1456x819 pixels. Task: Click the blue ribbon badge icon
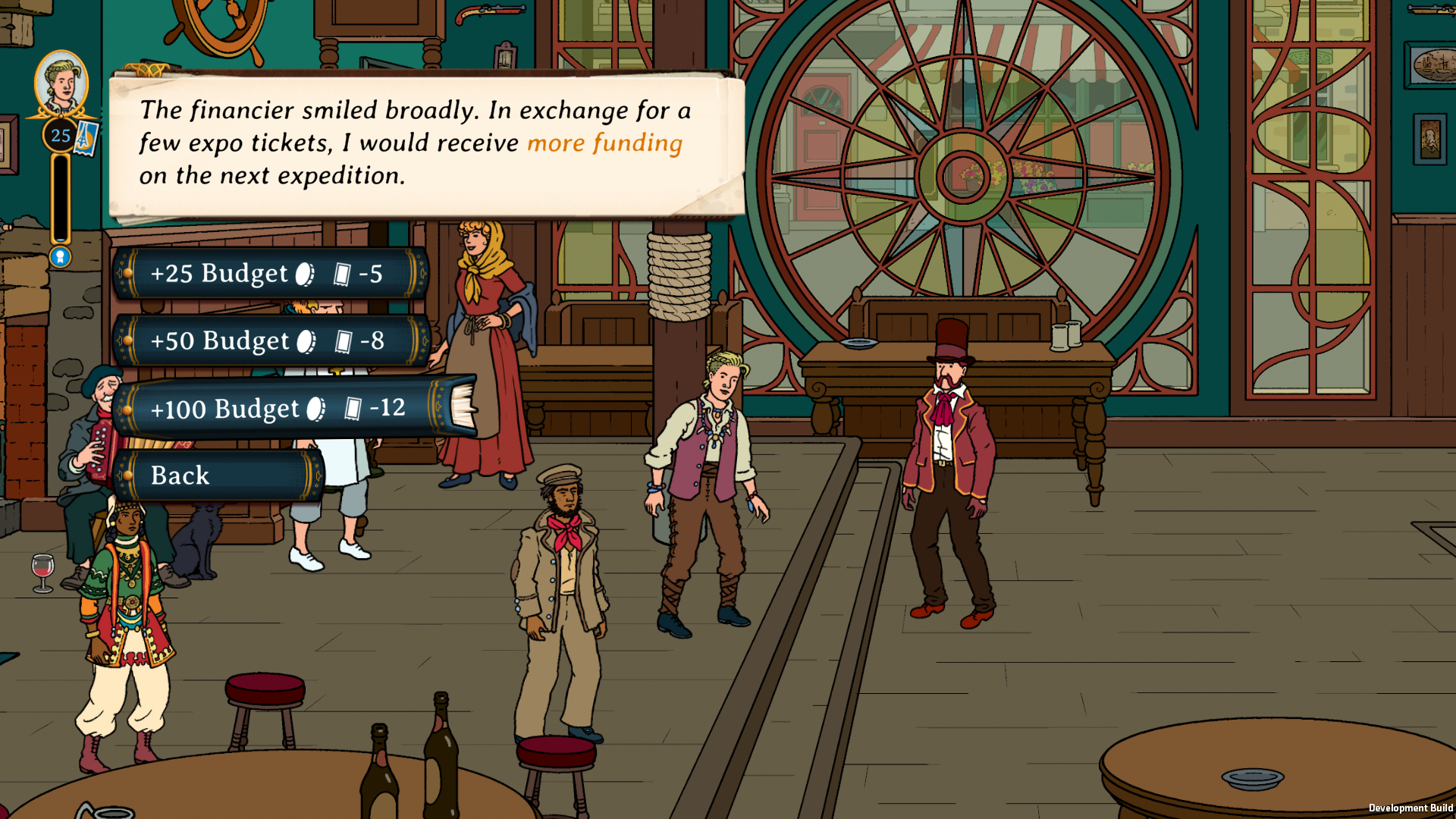pos(61,257)
